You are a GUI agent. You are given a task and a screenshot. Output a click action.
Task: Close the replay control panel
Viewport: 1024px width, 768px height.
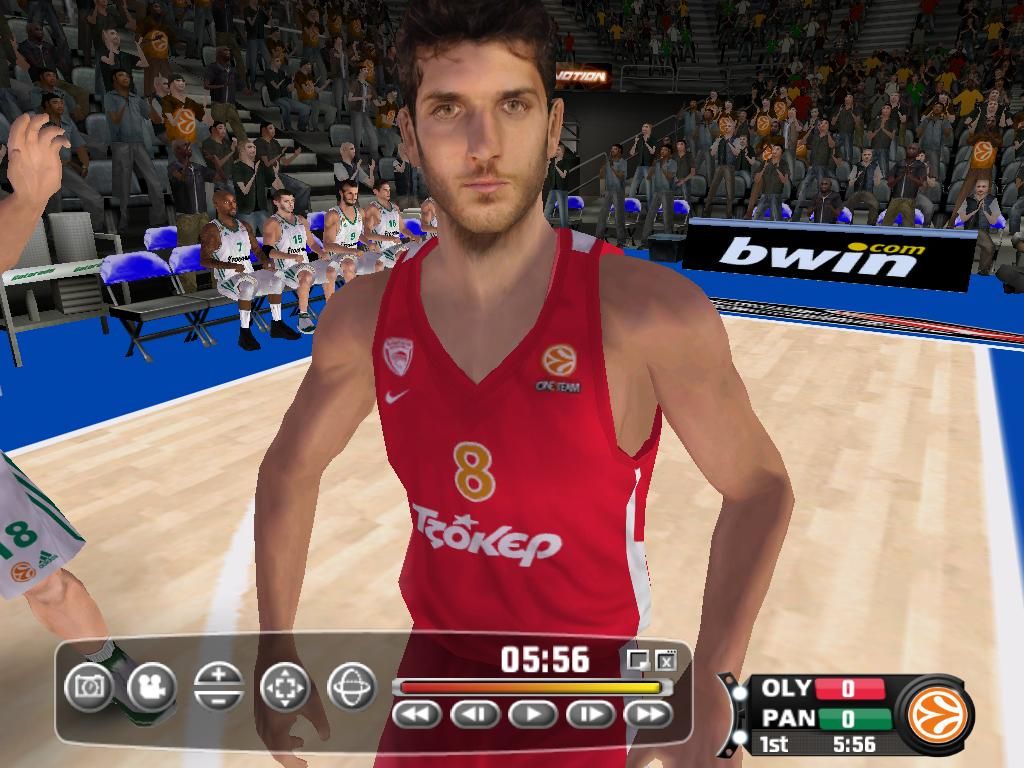[666, 659]
